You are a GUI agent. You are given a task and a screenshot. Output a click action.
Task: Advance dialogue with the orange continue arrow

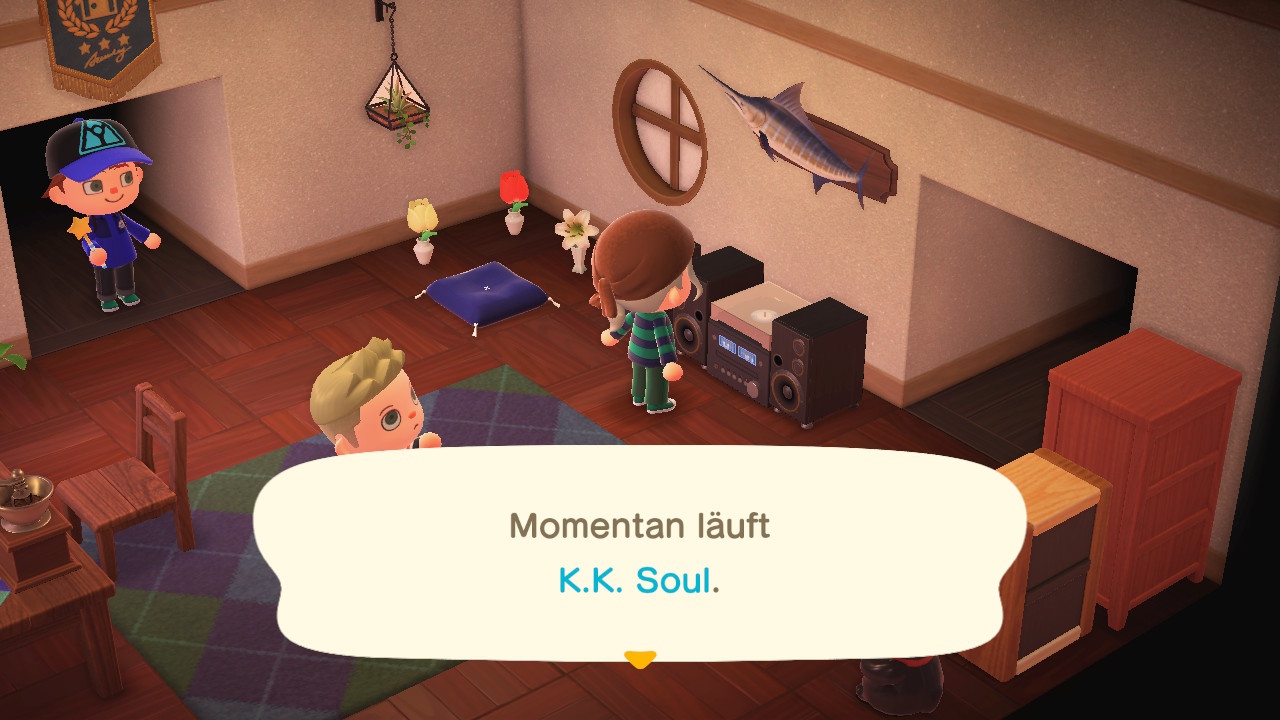pos(639,659)
